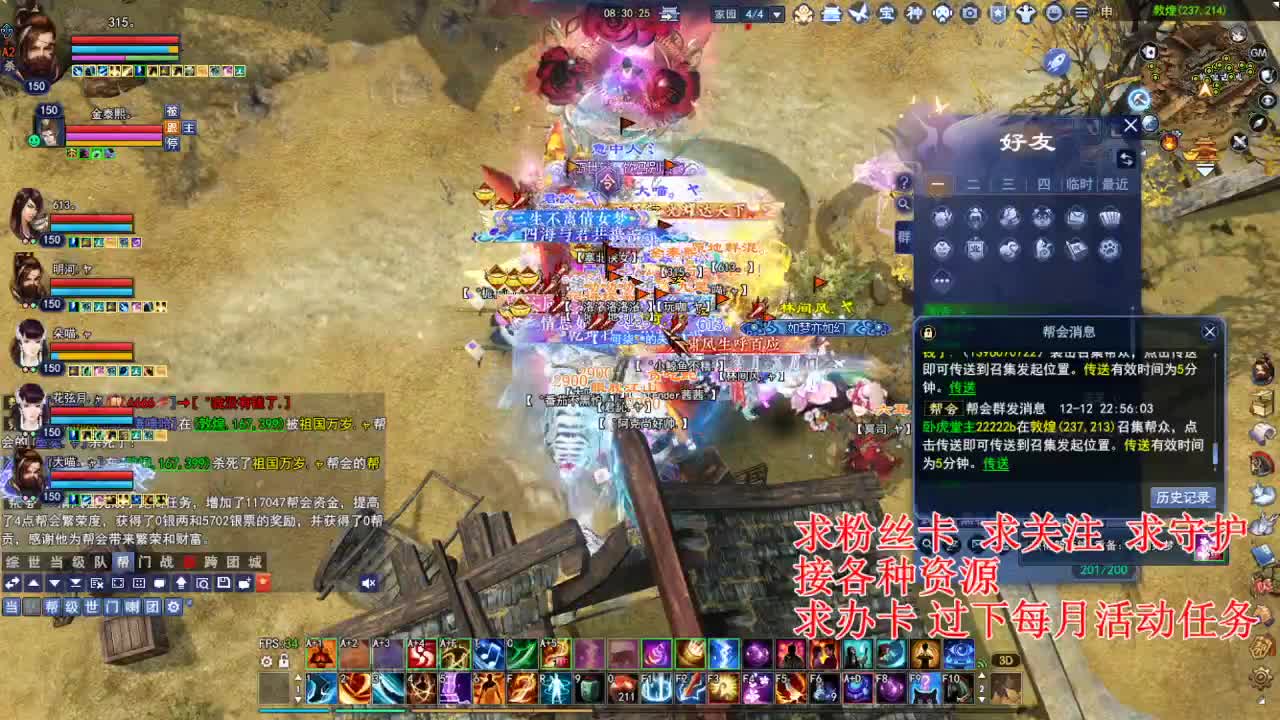The height and width of the screenshot is (720, 1280).
Task: Toggle the 3D button beside the skill bar
Action: click(x=1006, y=659)
